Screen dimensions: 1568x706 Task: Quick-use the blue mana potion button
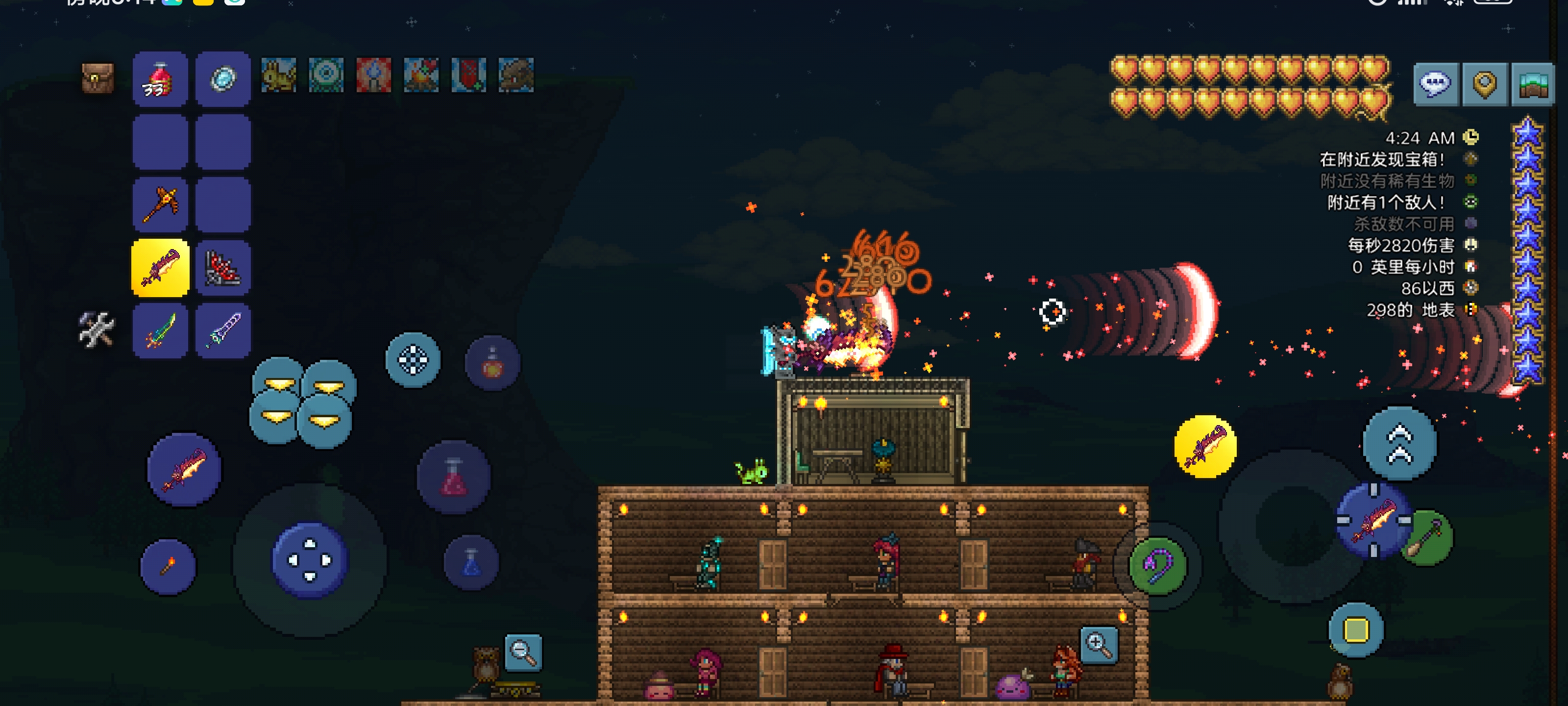(x=471, y=563)
